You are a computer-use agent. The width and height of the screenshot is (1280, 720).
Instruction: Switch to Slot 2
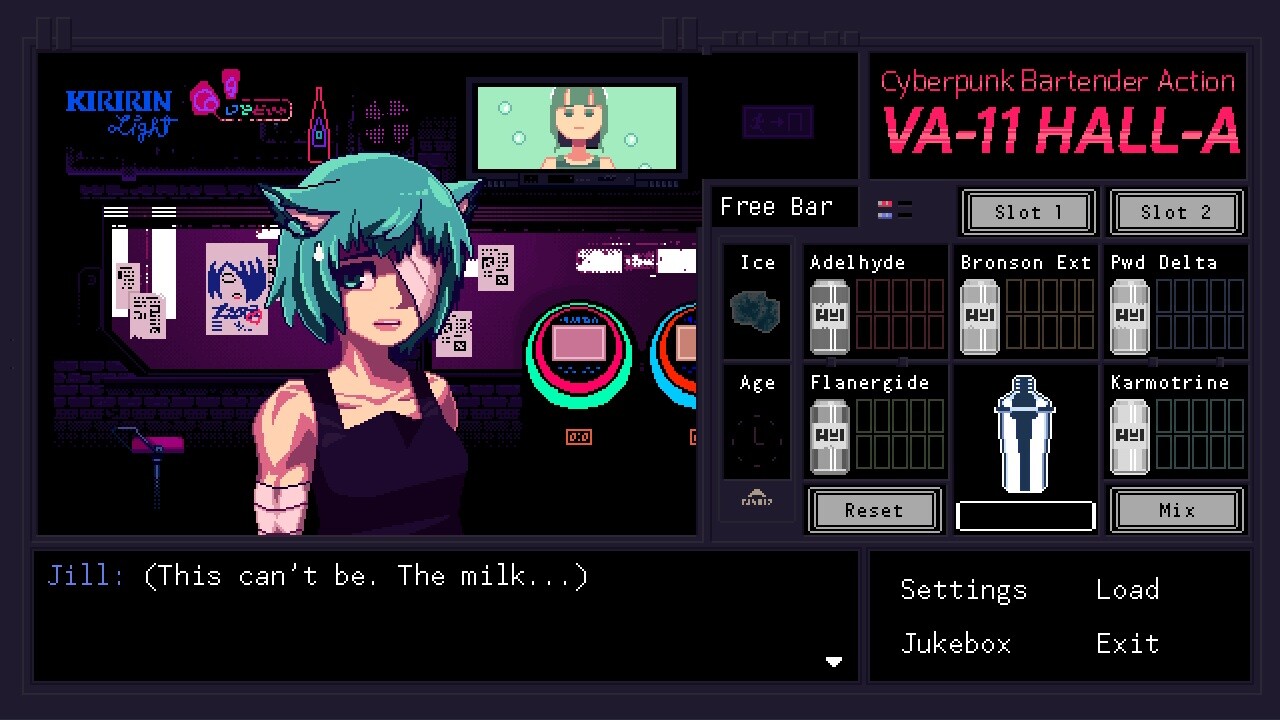[x=1176, y=212]
